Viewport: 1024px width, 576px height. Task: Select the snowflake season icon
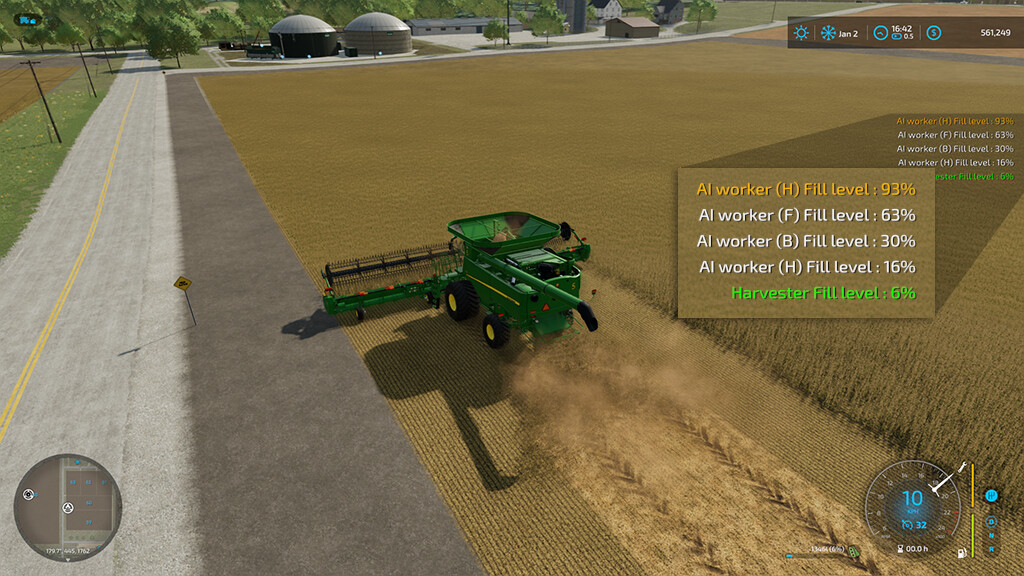click(828, 33)
